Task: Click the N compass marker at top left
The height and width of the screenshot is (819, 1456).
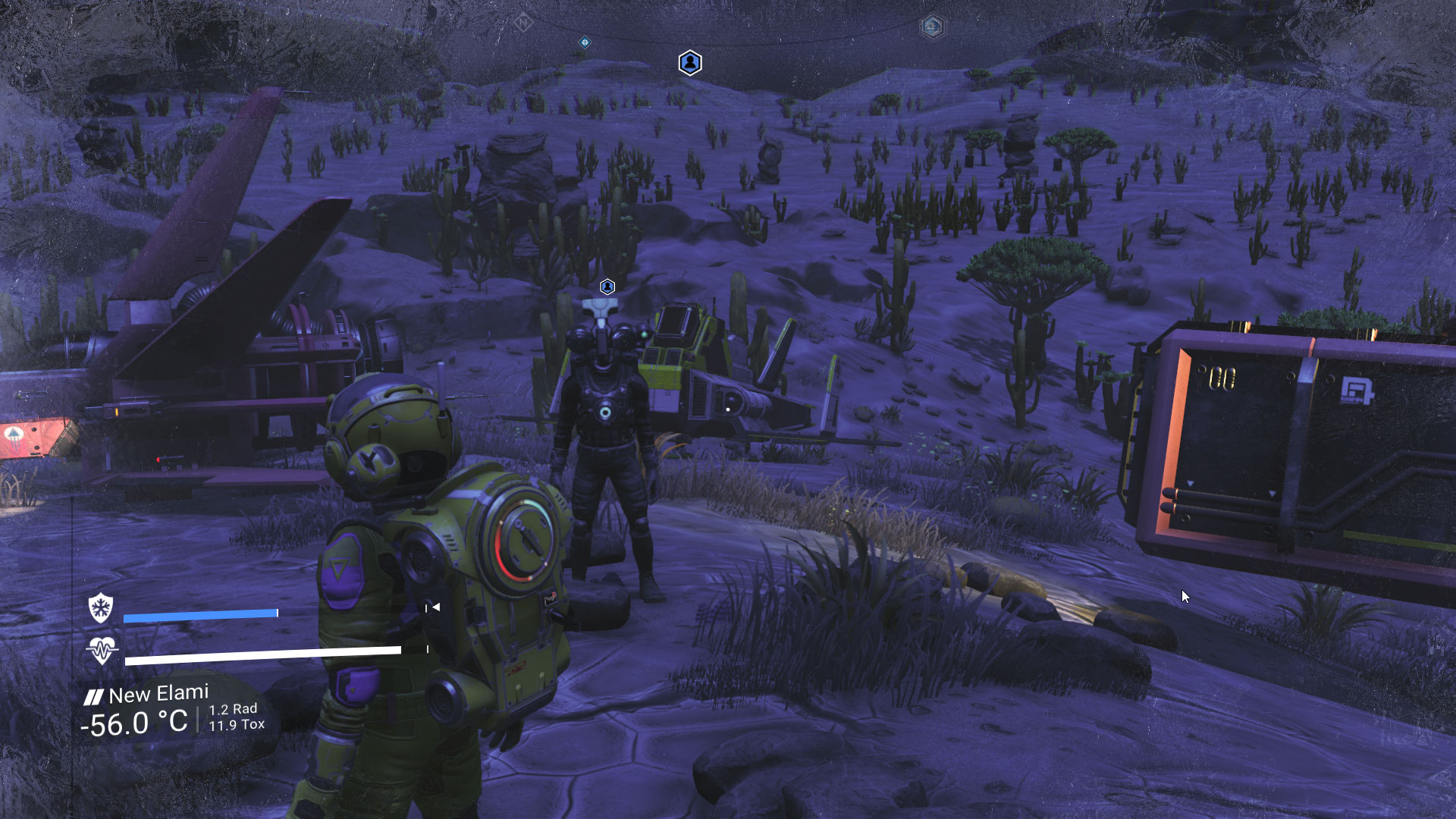Action: click(x=523, y=21)
